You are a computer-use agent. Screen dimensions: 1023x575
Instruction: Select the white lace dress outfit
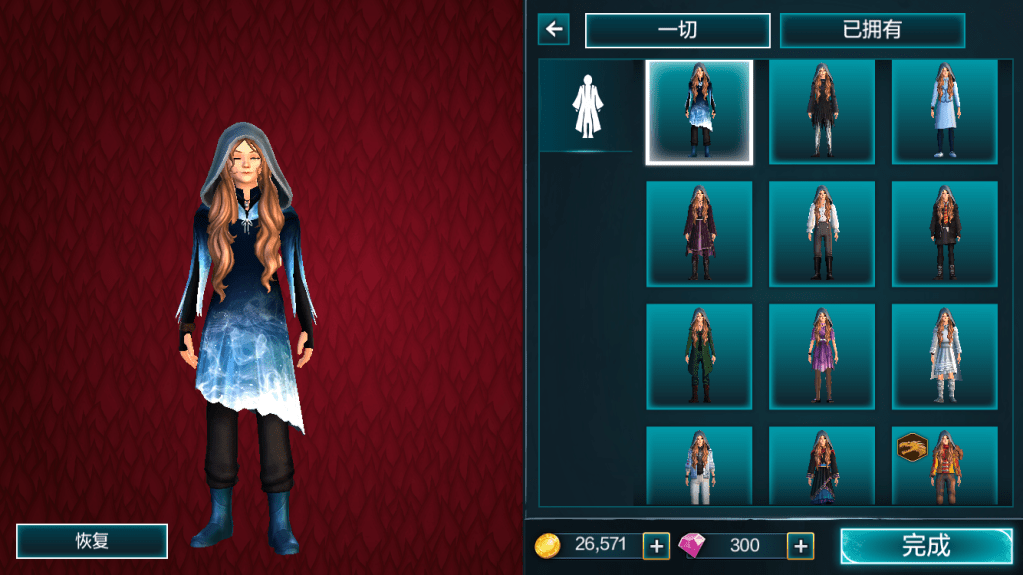tap(944, 357)
